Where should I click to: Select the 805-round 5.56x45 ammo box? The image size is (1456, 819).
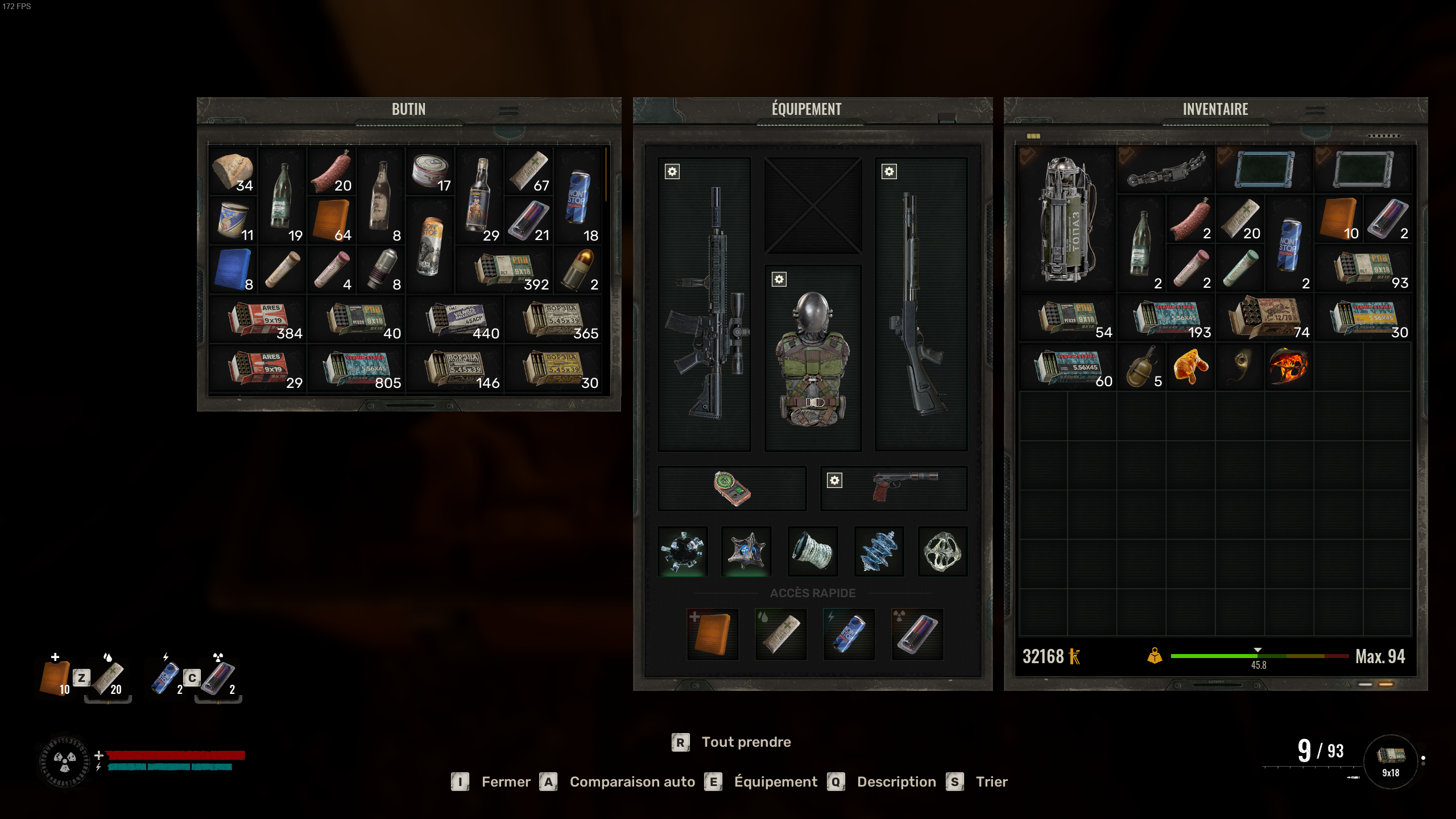[x=362, y=369]
